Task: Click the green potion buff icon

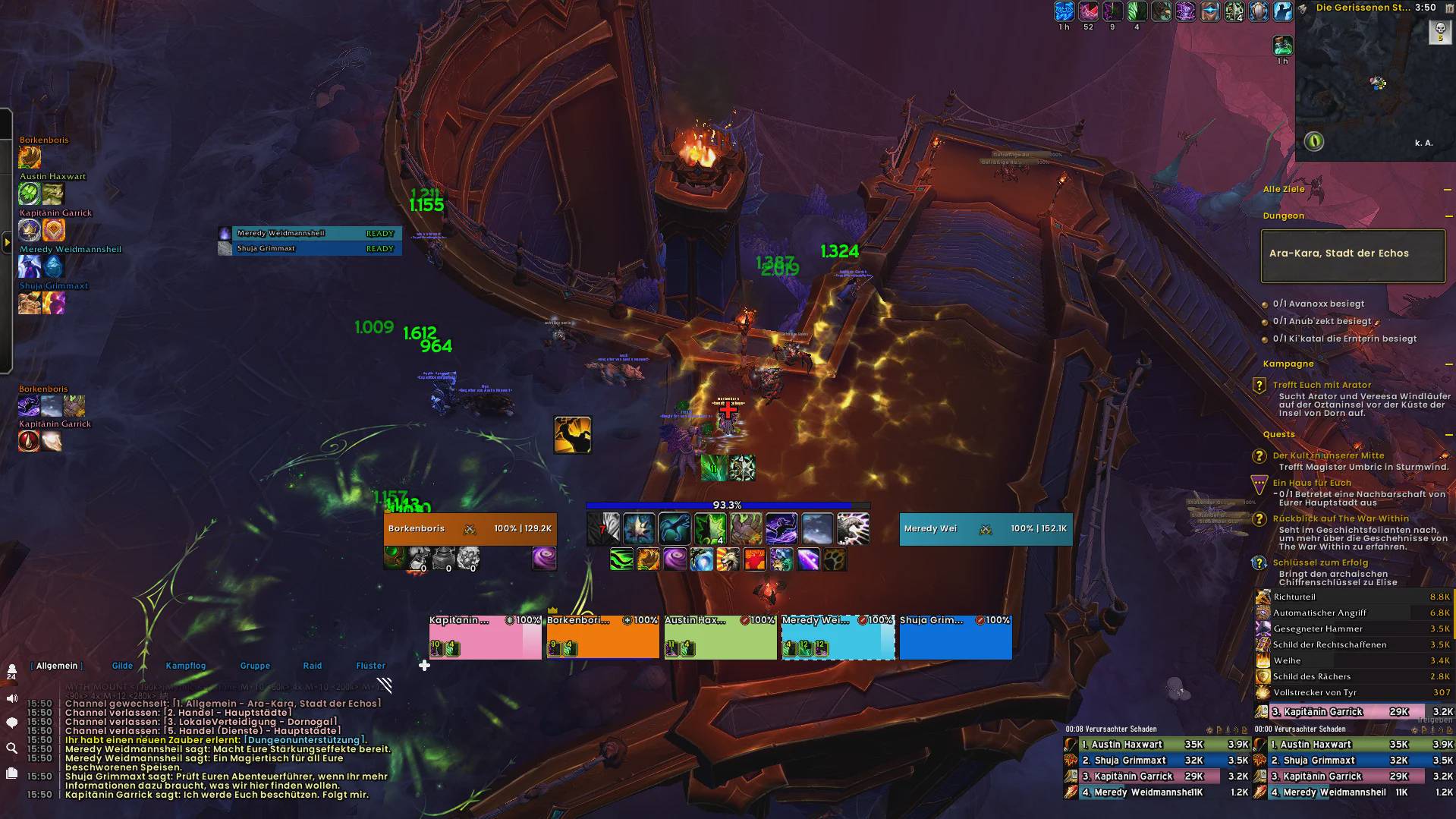Action: [x=1282, y=46]
